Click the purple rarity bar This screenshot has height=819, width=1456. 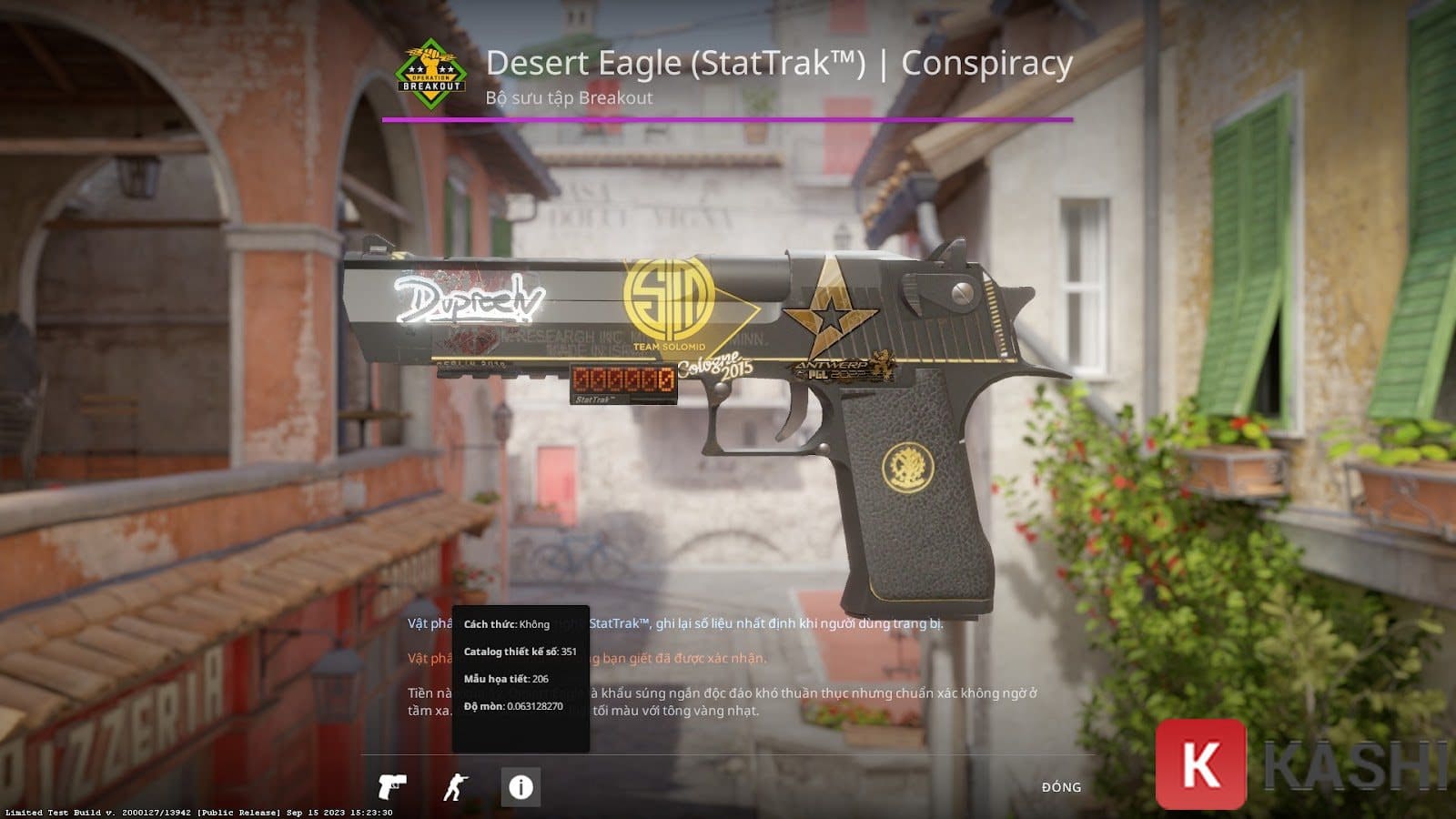coord(728,119)
